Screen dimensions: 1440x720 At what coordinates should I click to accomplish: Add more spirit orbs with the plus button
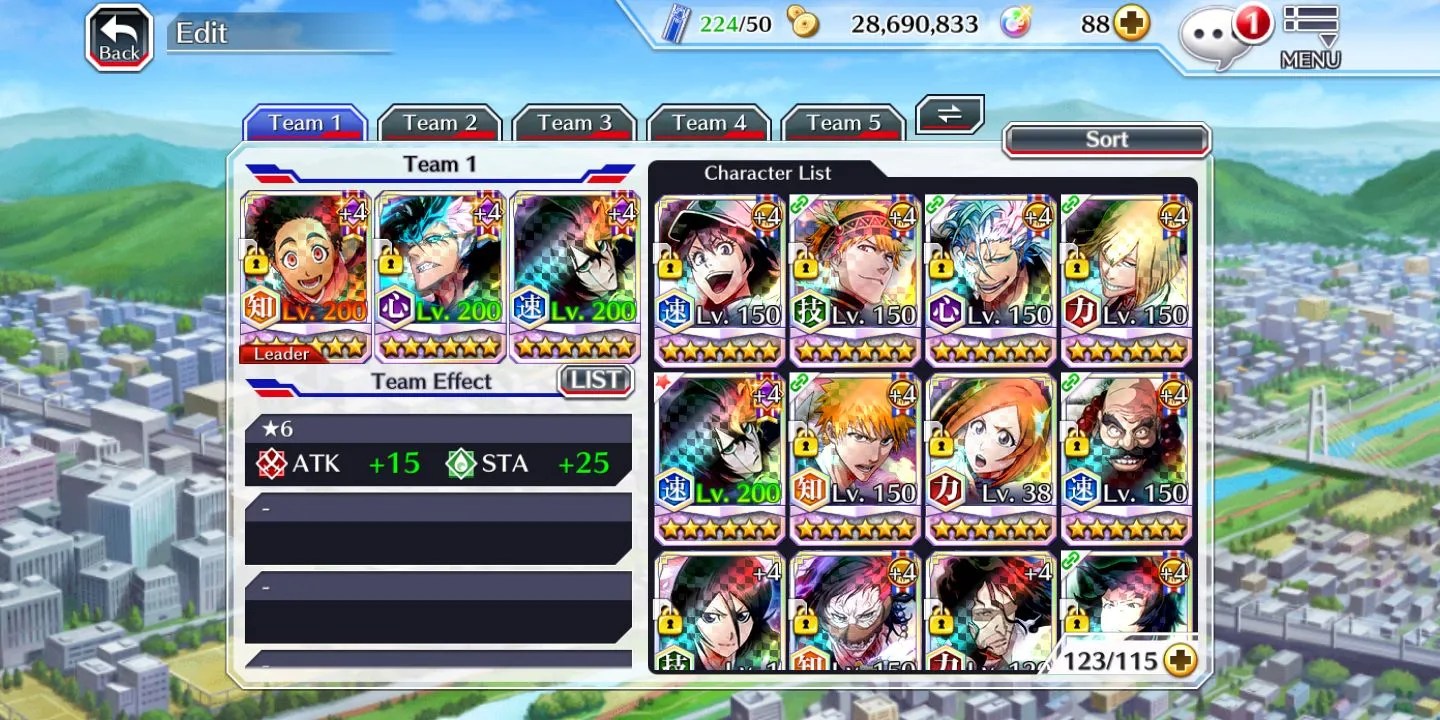pyautogui.click(x=1132, y=24)
